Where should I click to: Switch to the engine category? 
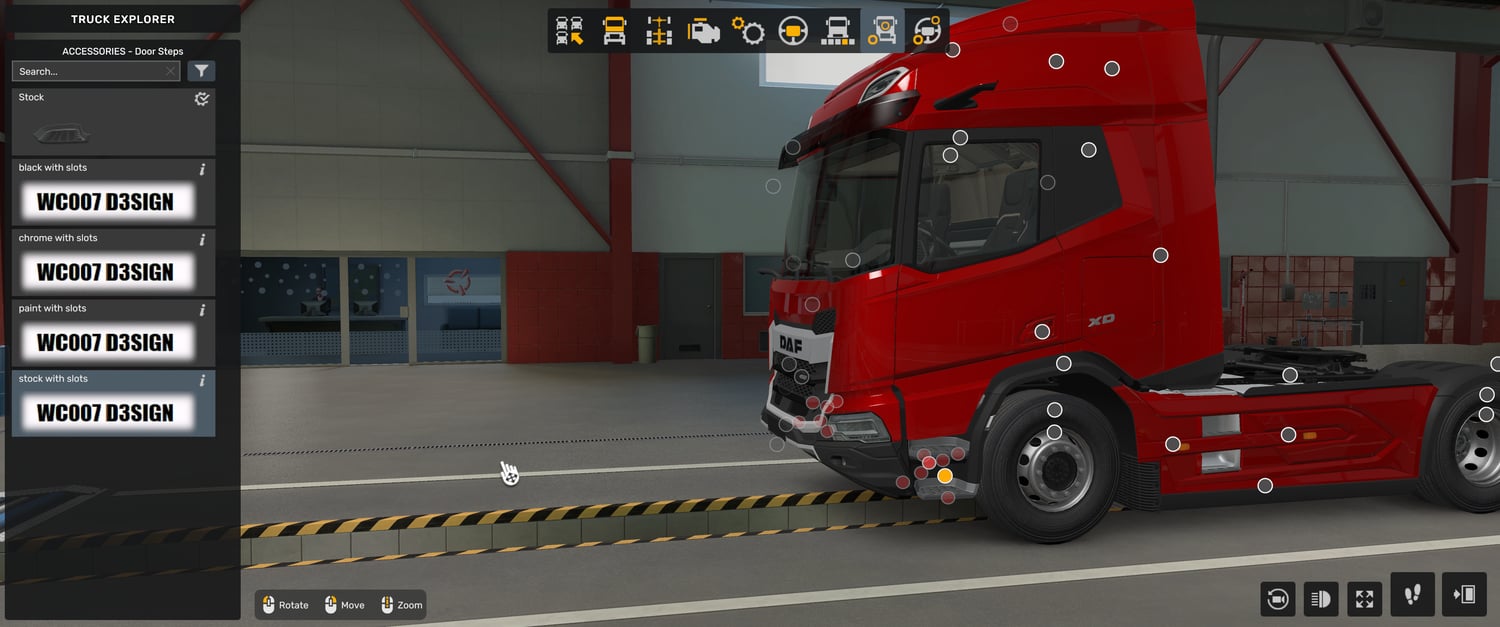704,31
